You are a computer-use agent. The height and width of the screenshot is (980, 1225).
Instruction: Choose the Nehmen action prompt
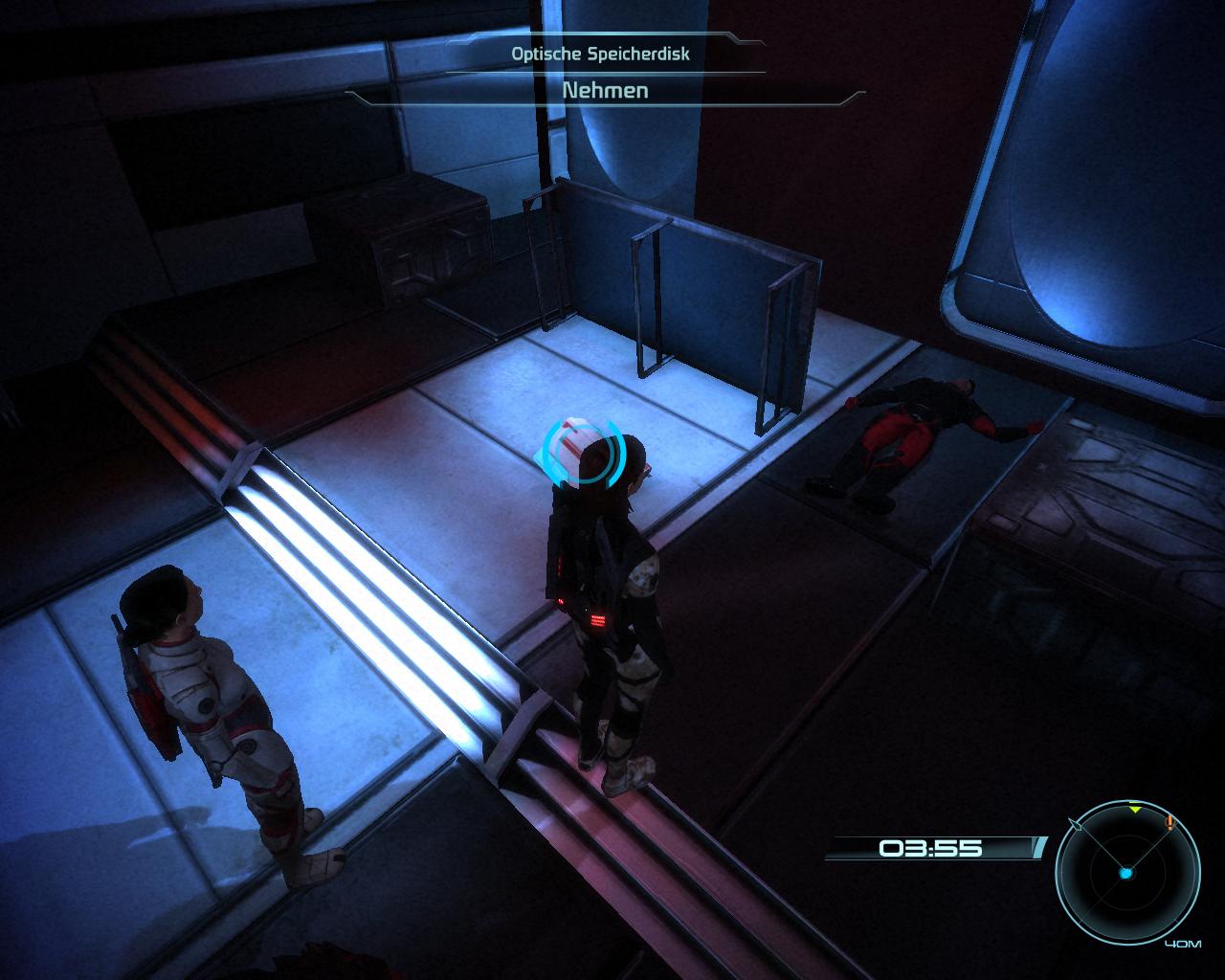point(605,91)
